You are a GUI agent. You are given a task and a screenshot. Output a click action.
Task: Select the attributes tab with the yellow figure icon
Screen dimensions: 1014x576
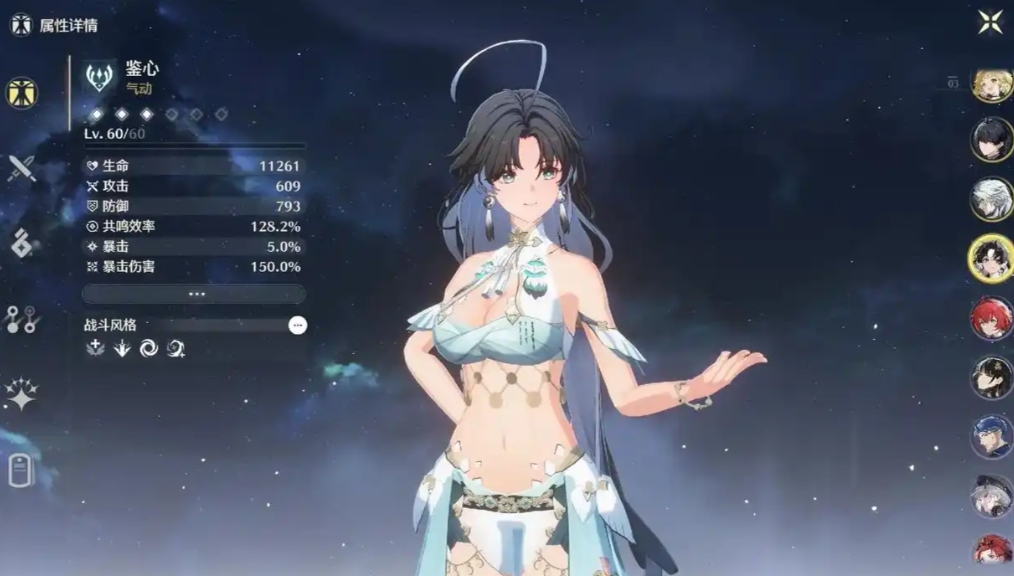21,93
